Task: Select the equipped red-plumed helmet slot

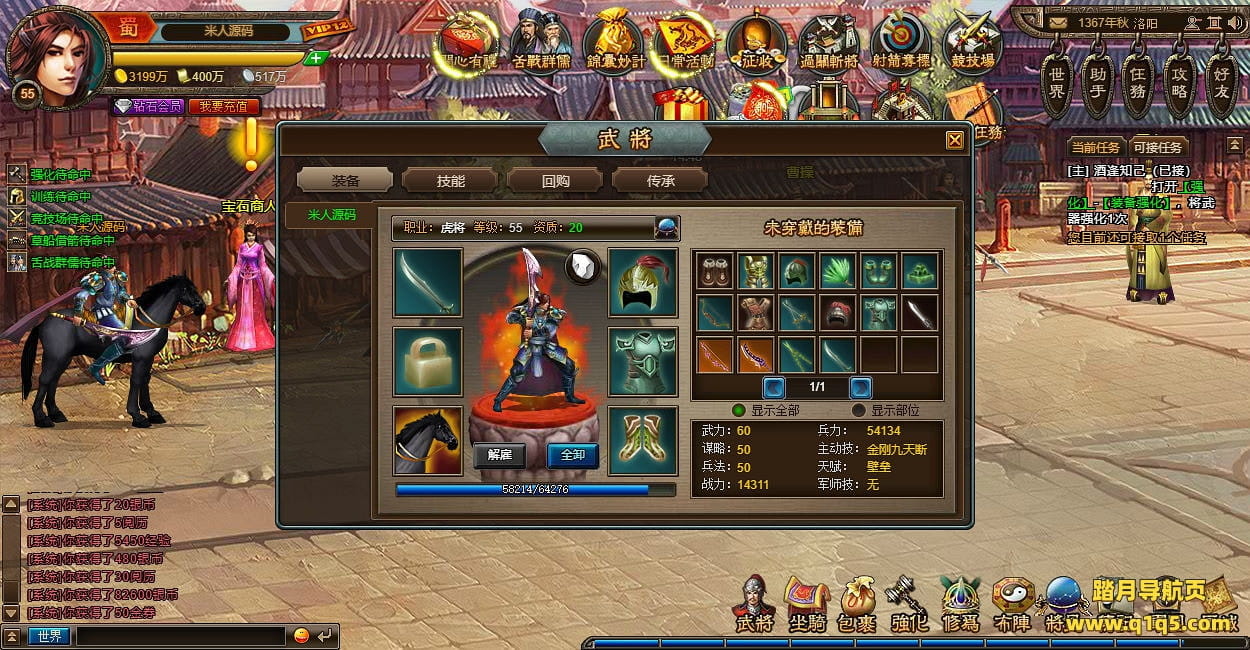Action: tap(642, 283)
